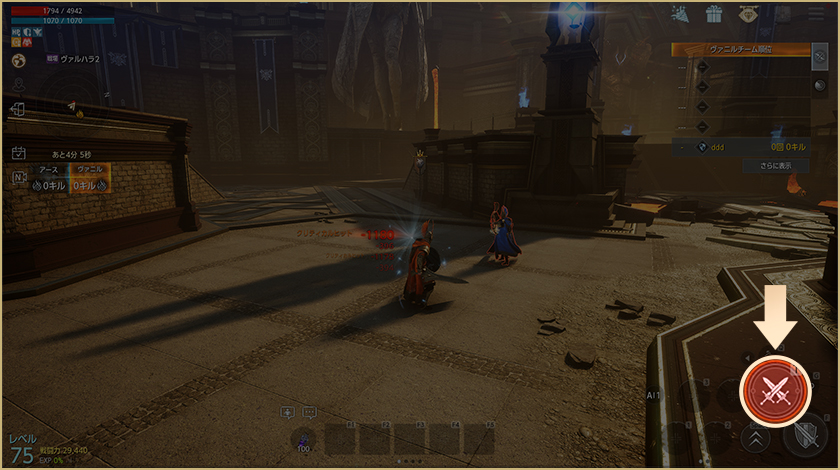Viewport: 840px width, 470px height.
Task: Click the exit door leave icon
Action: coord(18,110)
